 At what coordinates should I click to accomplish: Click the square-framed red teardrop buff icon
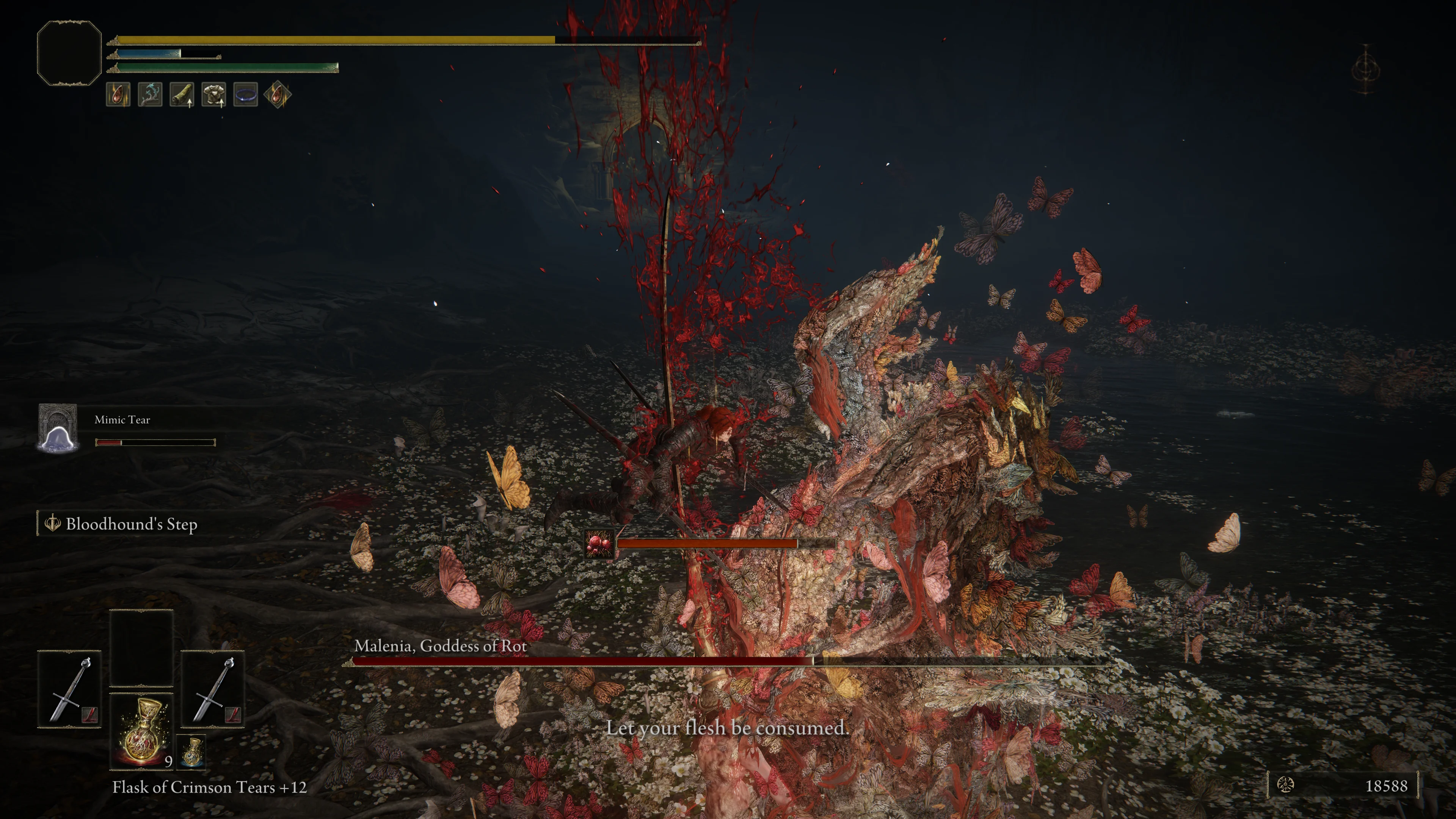118,94
